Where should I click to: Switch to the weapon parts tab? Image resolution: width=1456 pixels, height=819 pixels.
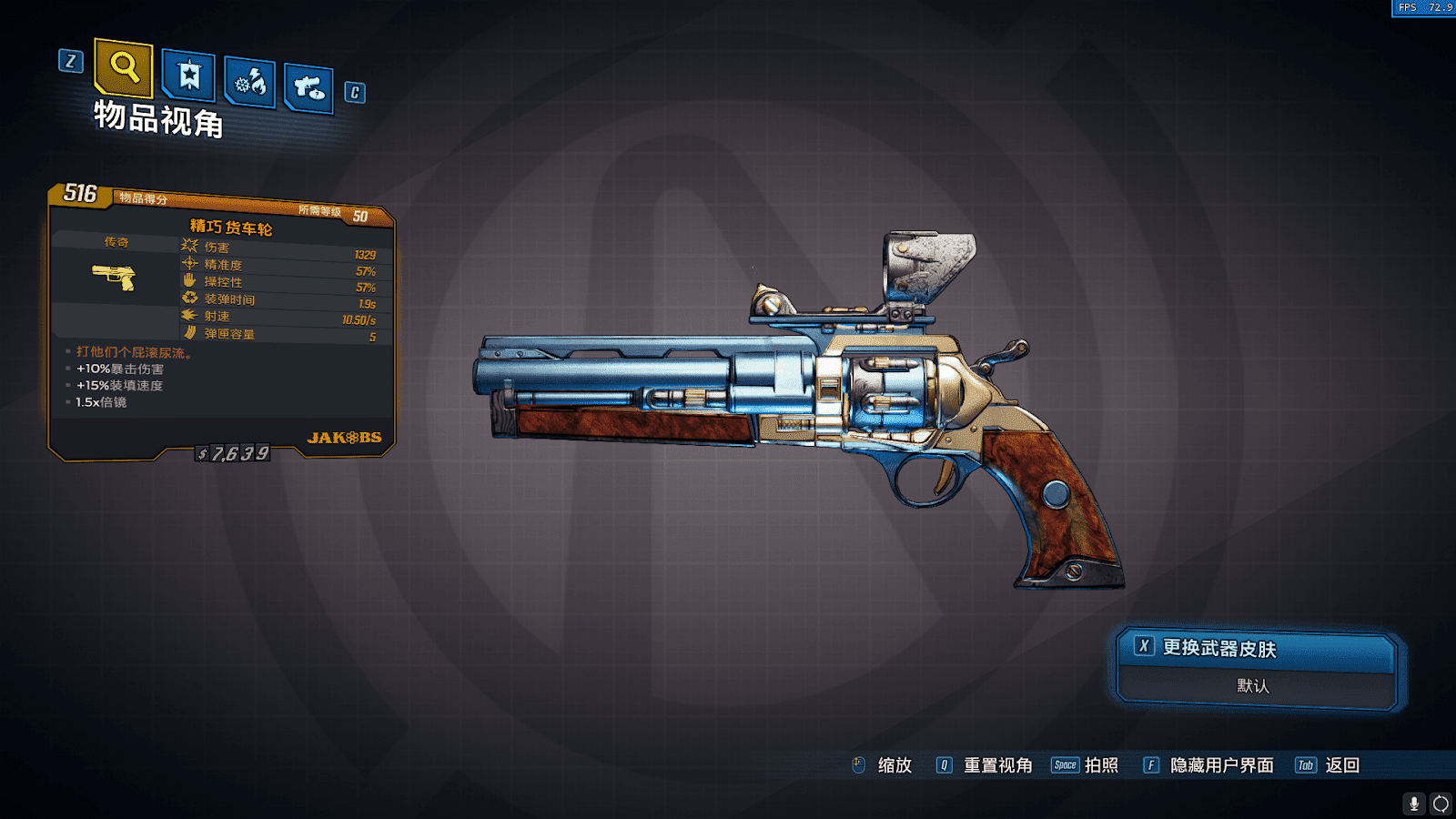tap(309, 88)
